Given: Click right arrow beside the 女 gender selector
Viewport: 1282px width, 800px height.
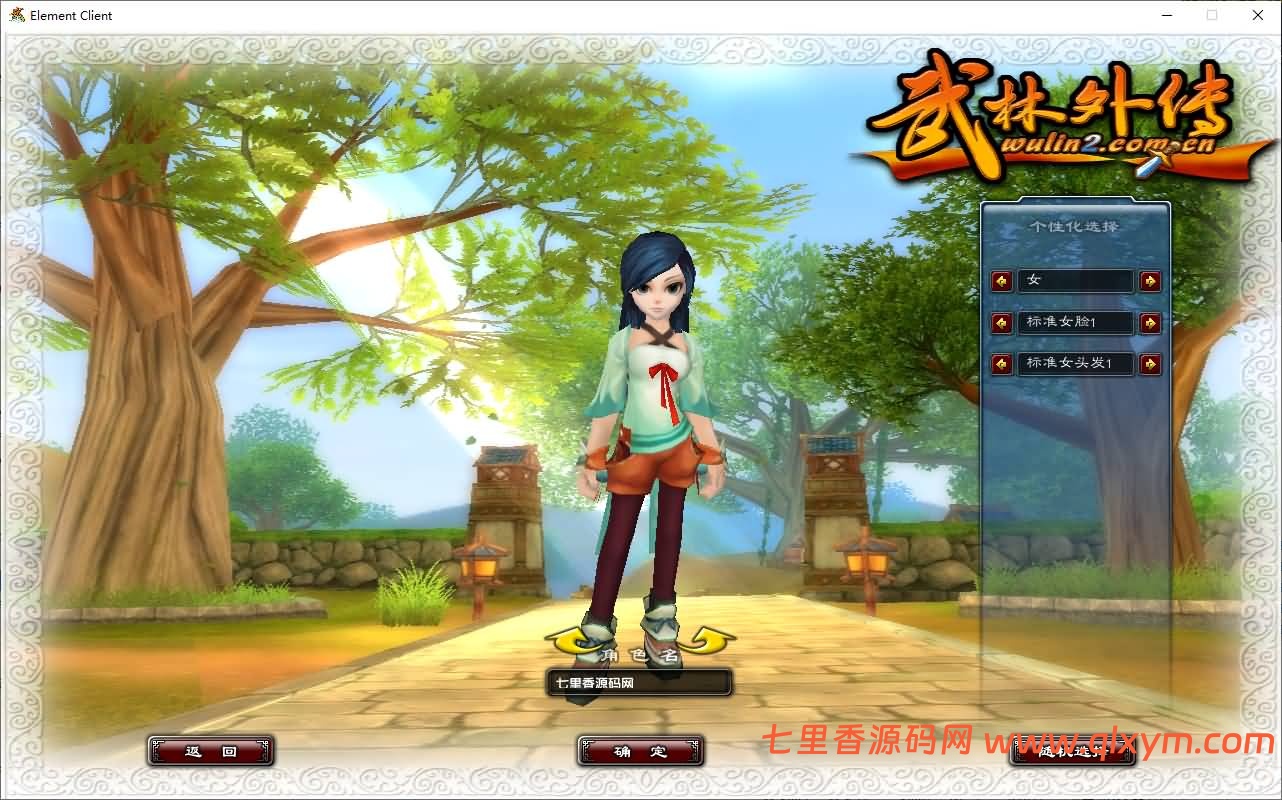Looking at the screenshot, I should pos(1149,281).
